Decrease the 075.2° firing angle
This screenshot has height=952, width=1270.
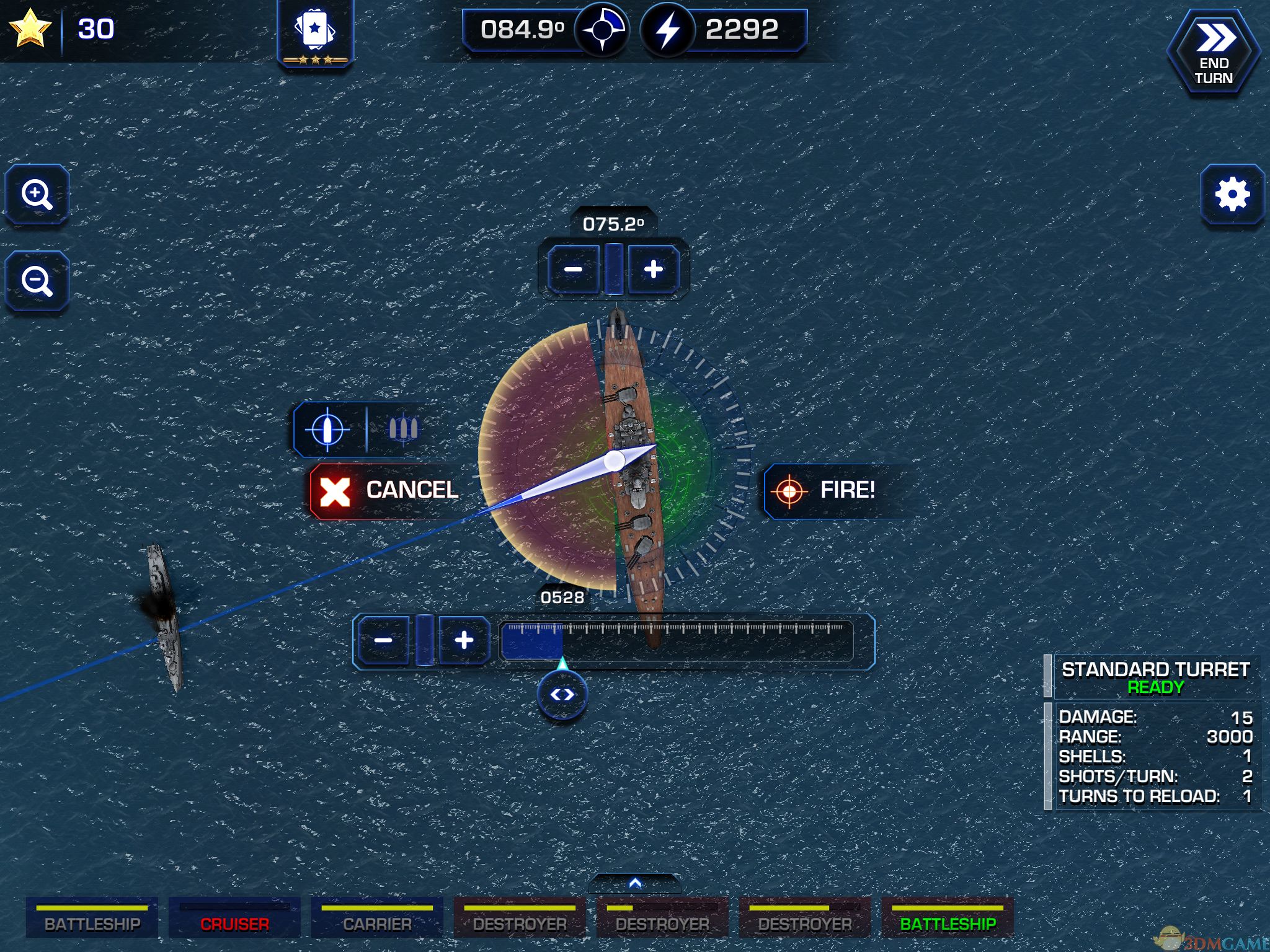click(573, 270)
